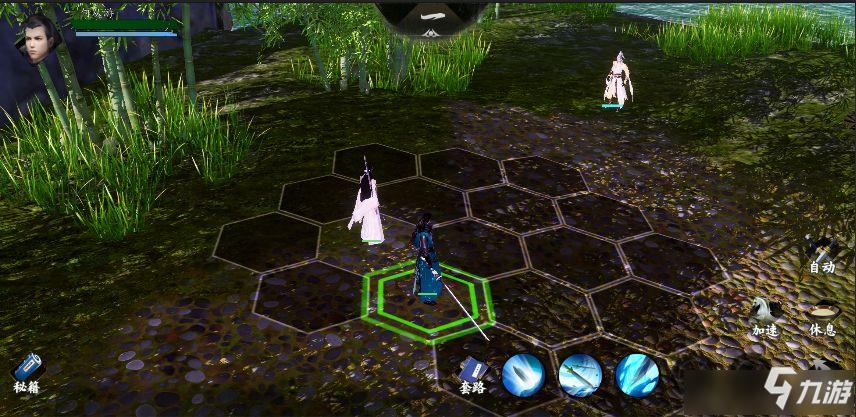Use the single downward blade skill
856x417 pixels.
(x=523, y=375)
